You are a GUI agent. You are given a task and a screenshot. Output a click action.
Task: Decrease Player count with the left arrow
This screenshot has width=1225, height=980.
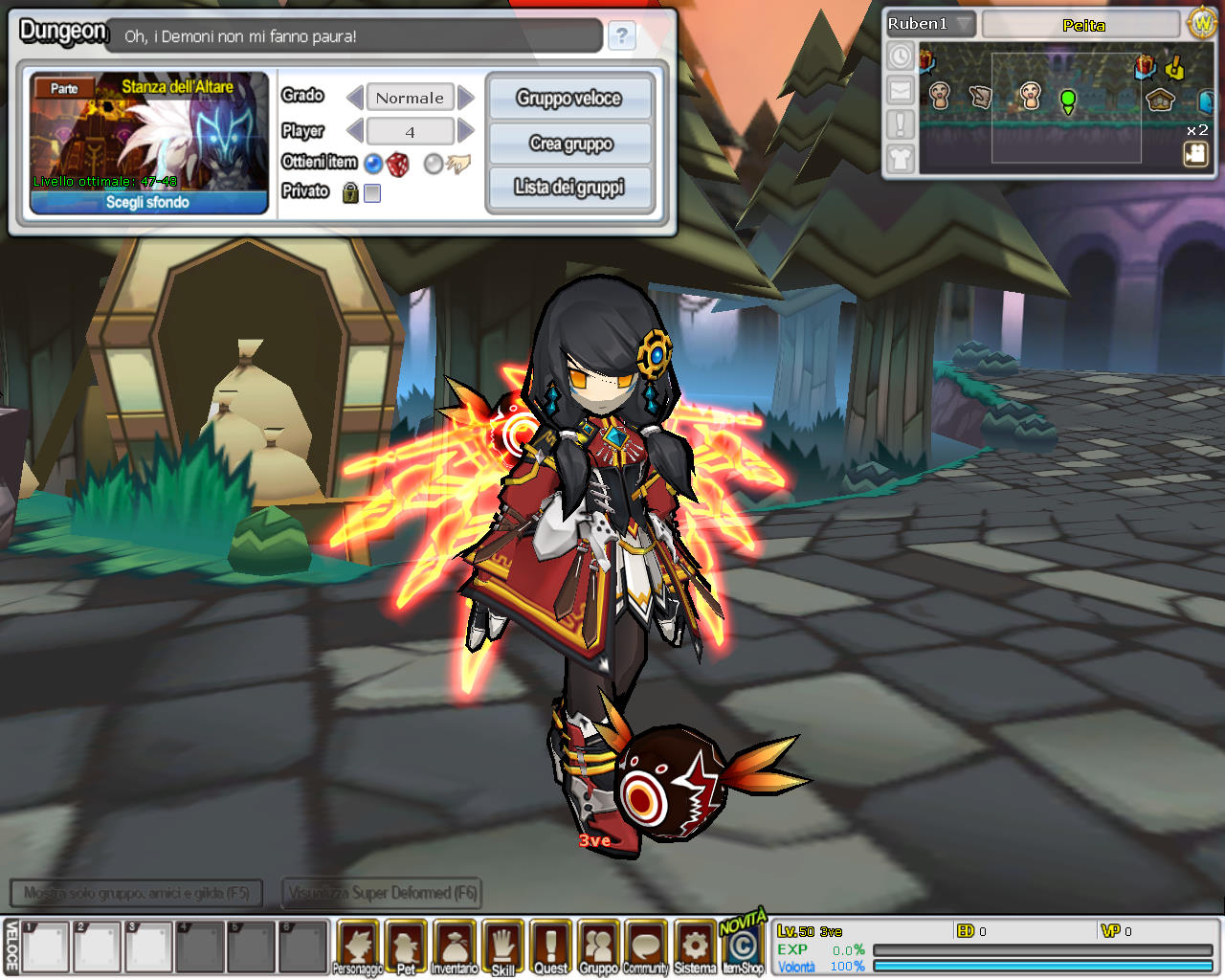pyautogui.click(x=355, y=131)
